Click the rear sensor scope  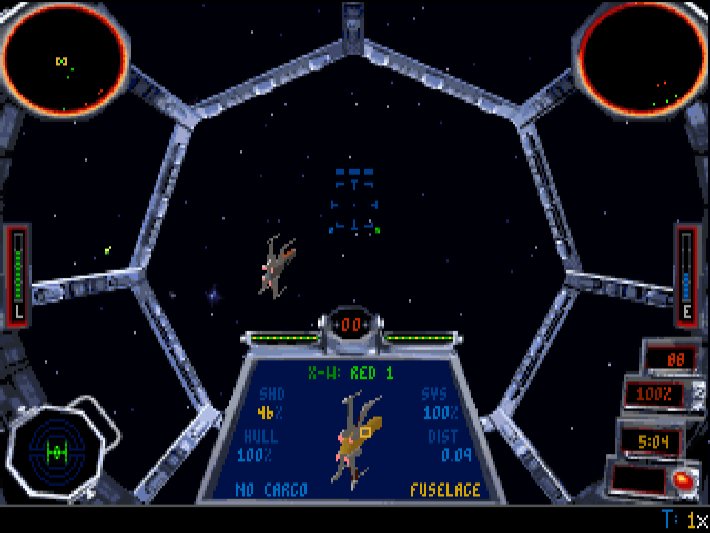tap(644, 56)
